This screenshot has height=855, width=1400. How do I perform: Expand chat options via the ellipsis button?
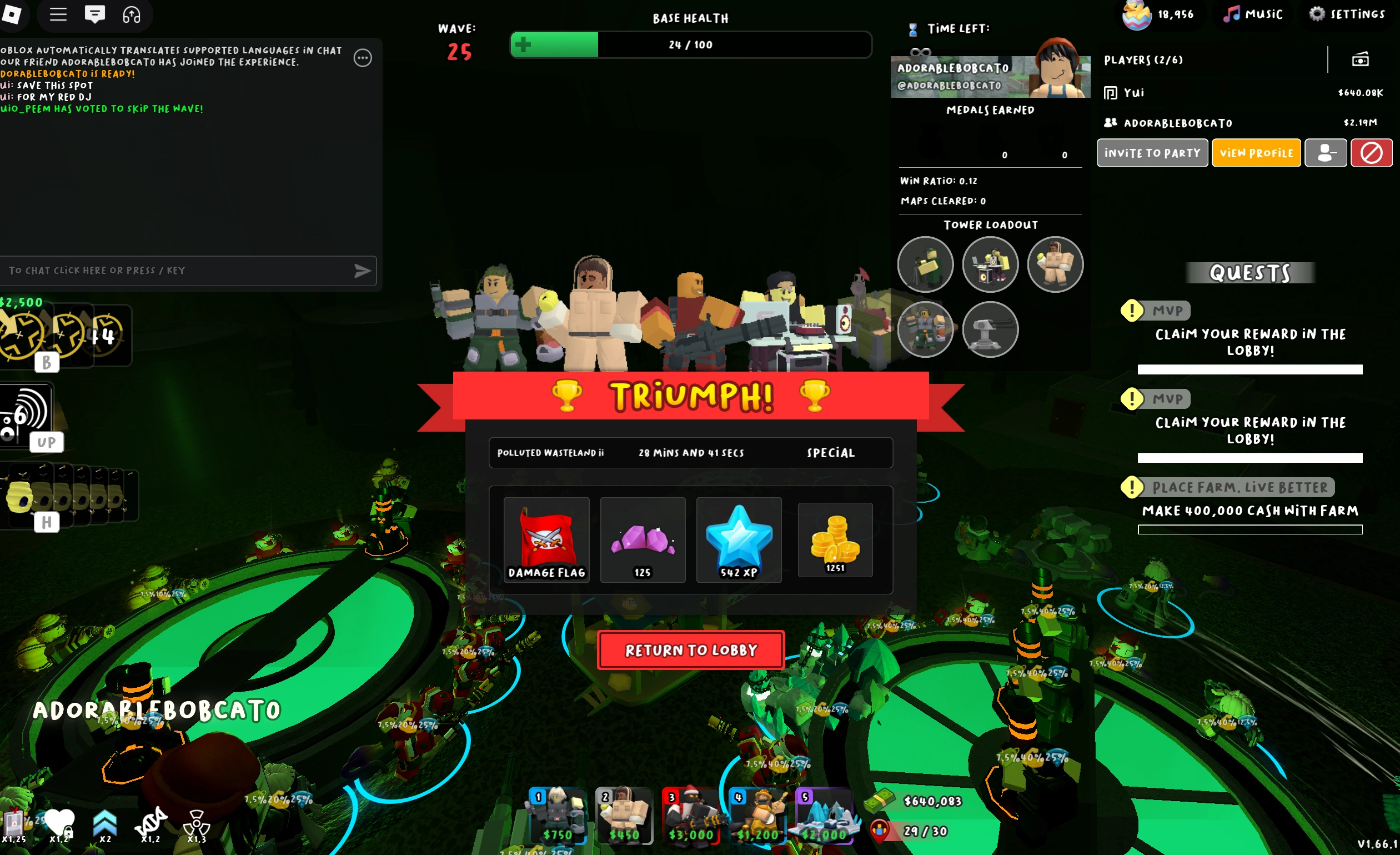tap(363, 57)
